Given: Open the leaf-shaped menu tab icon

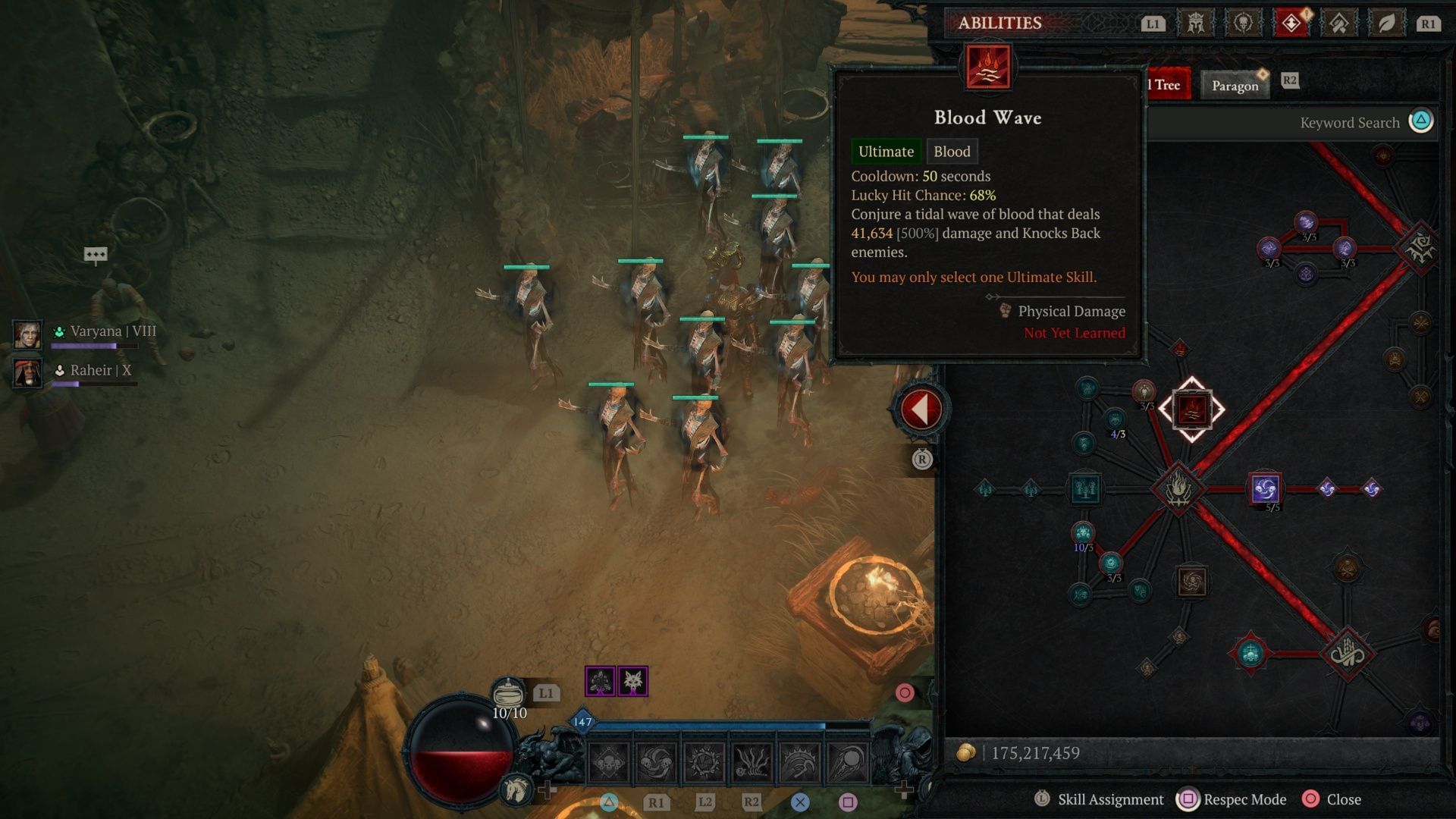Looking at the screenshot, I should (x=1386, y=24).
